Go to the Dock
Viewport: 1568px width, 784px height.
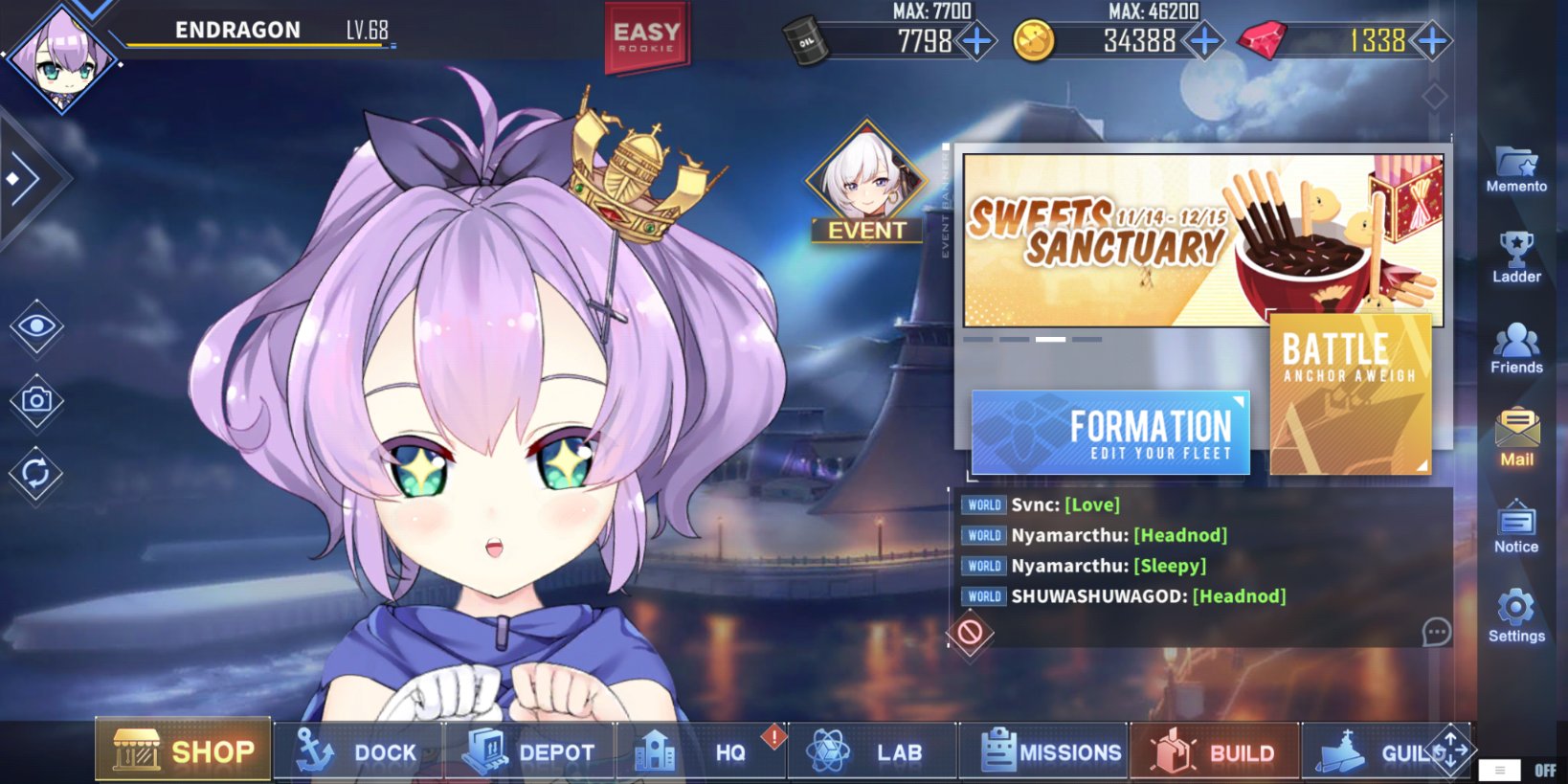[x=358, y=752]
